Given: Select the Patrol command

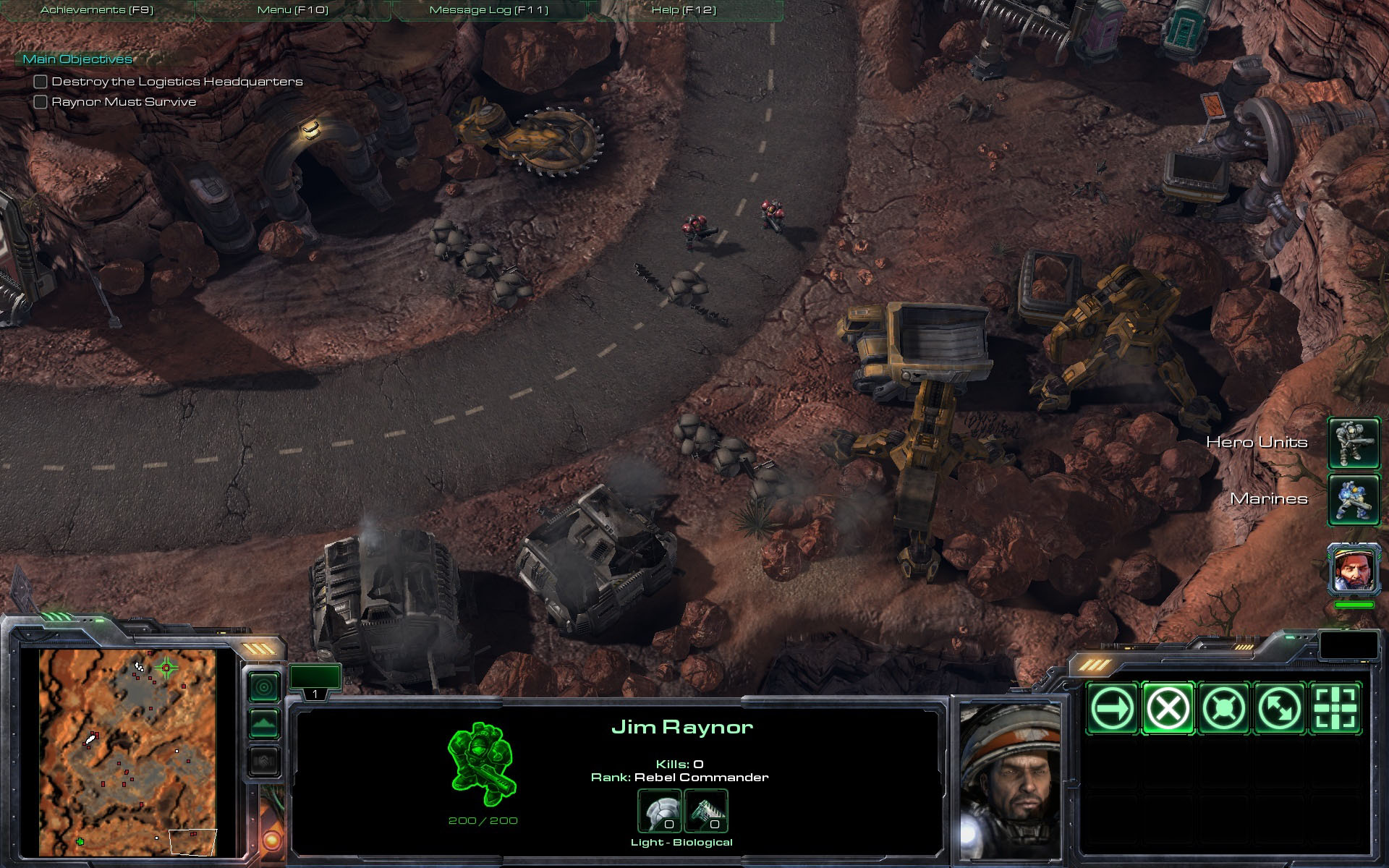Looking at the screenshot, I should 1279,707.
